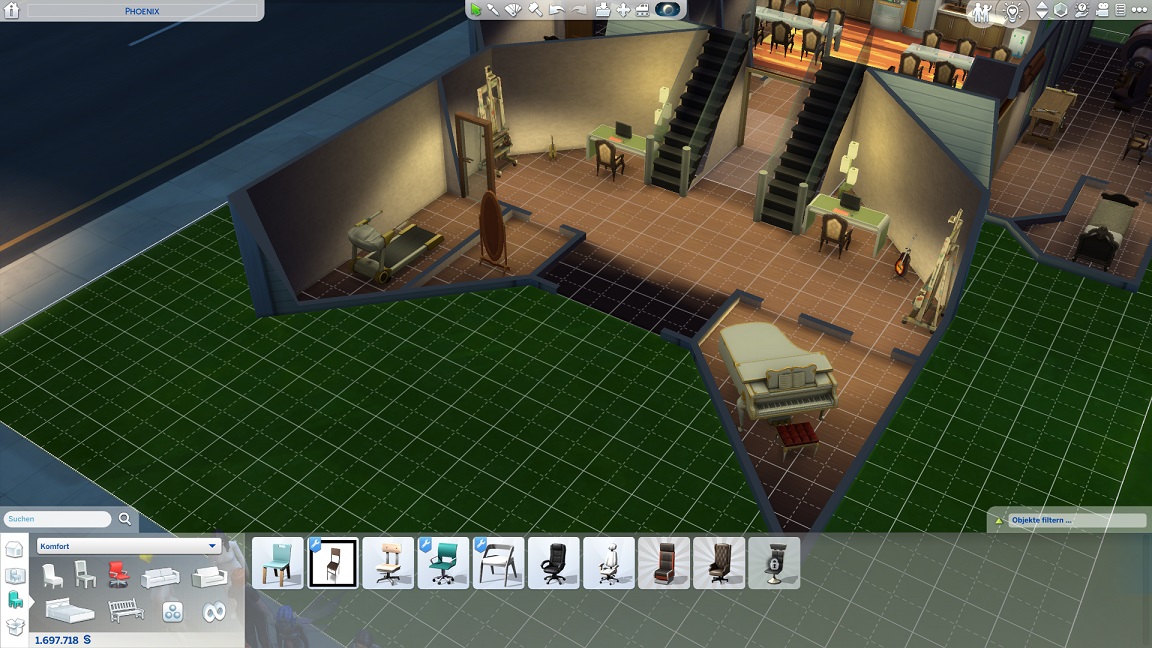
Task: Open the Objekte filtern filter panel
Action: coord(1067,521)
